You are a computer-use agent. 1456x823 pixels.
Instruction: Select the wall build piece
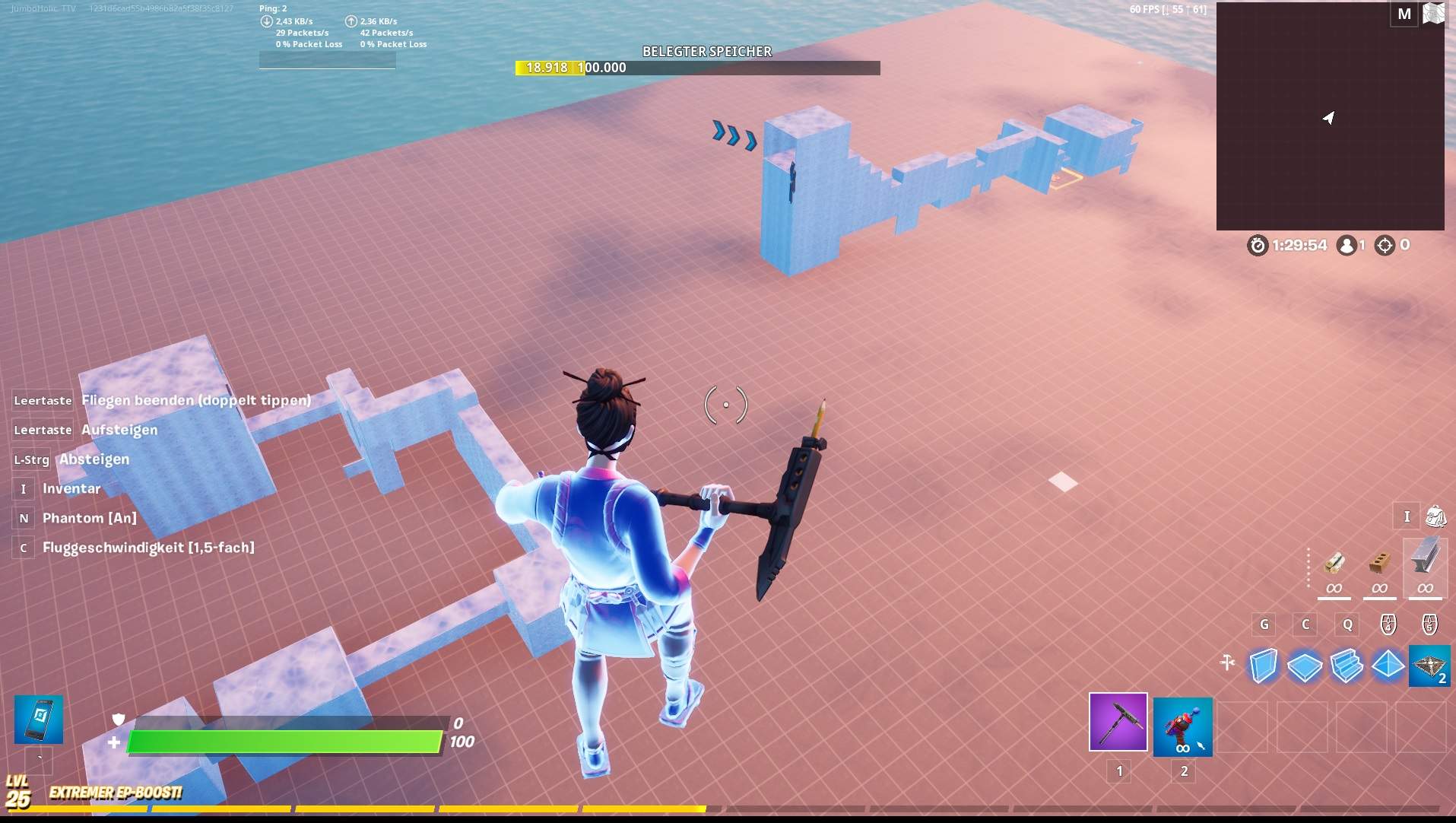(x=1264, y=665)
